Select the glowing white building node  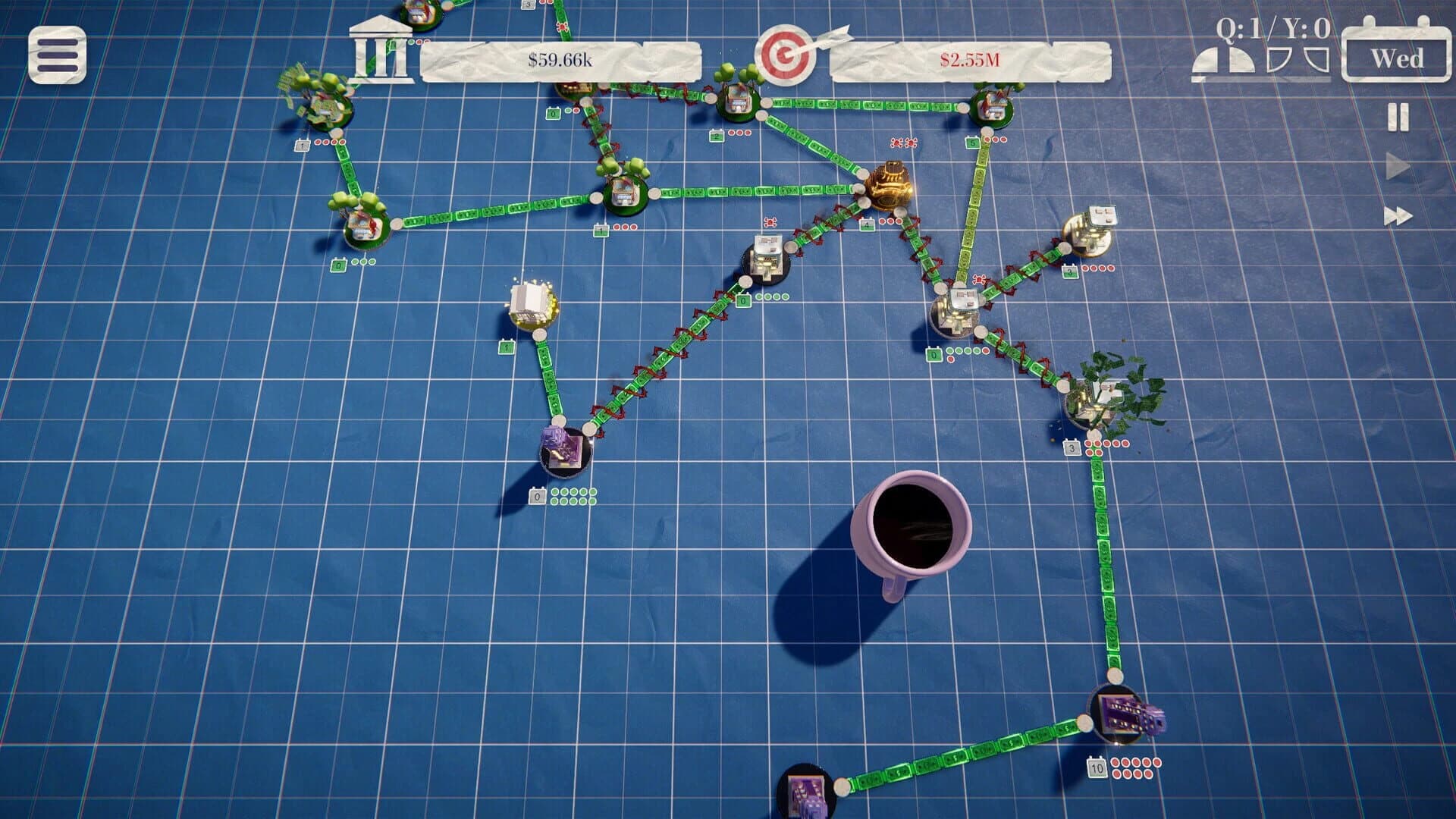tap(531, 303)
